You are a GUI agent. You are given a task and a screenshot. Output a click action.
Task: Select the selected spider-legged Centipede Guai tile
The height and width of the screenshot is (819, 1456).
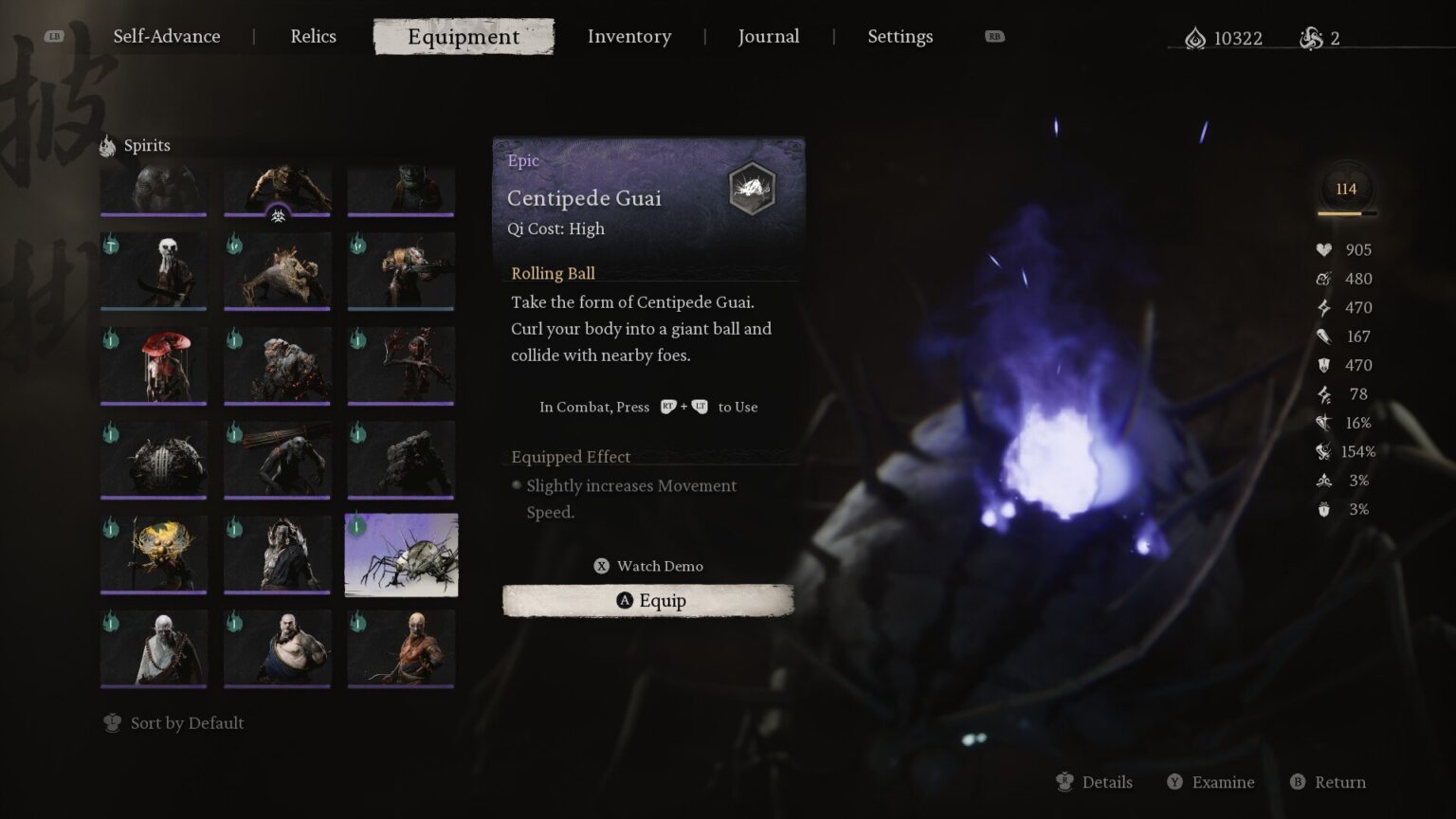point(401,555)
